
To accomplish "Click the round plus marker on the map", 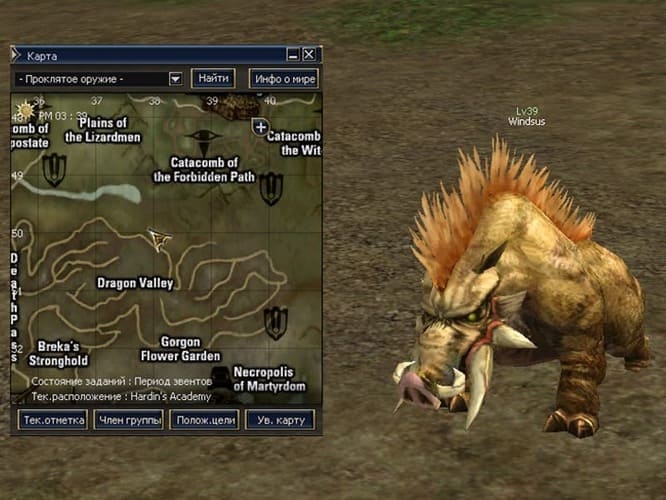I will tap(260, 127).
